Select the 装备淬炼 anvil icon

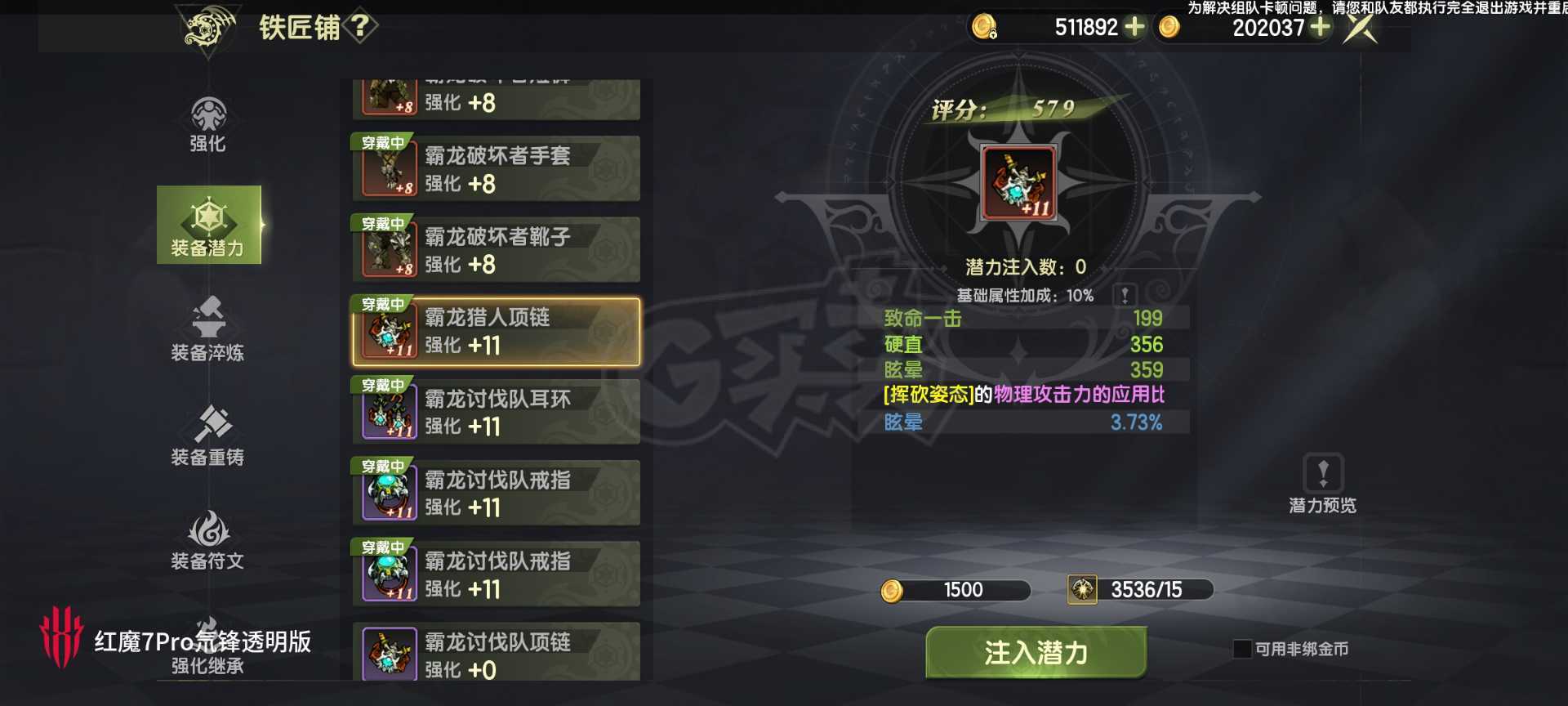(208, 331)
